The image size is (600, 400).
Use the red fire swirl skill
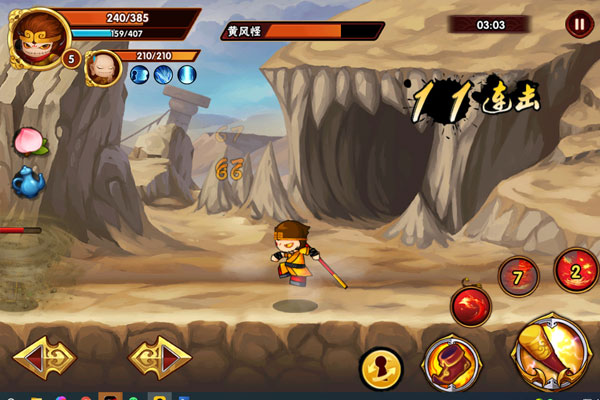[x=470, y=305]
